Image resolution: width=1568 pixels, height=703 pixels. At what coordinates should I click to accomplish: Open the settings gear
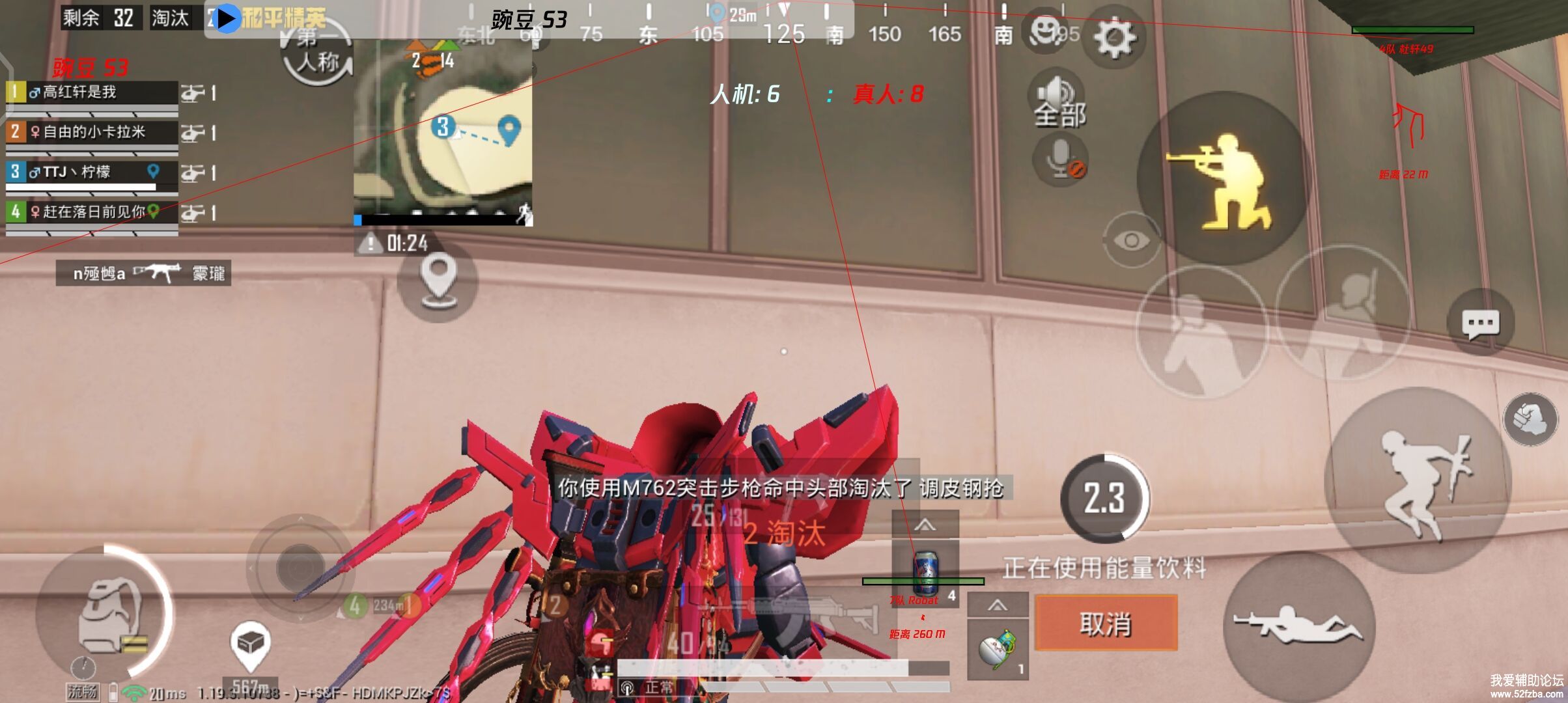point(1114,37)
